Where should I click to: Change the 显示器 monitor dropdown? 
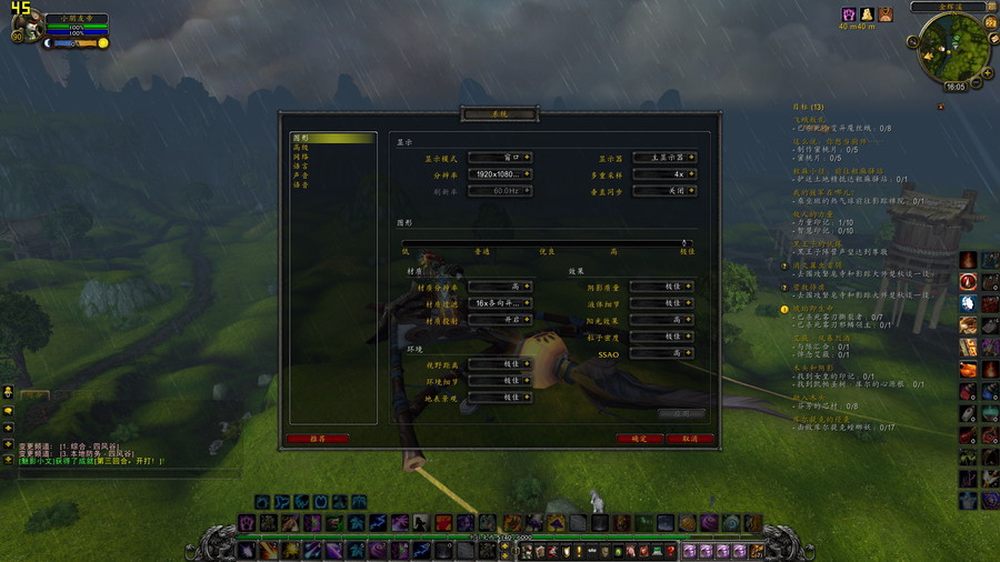pos(664,158)
